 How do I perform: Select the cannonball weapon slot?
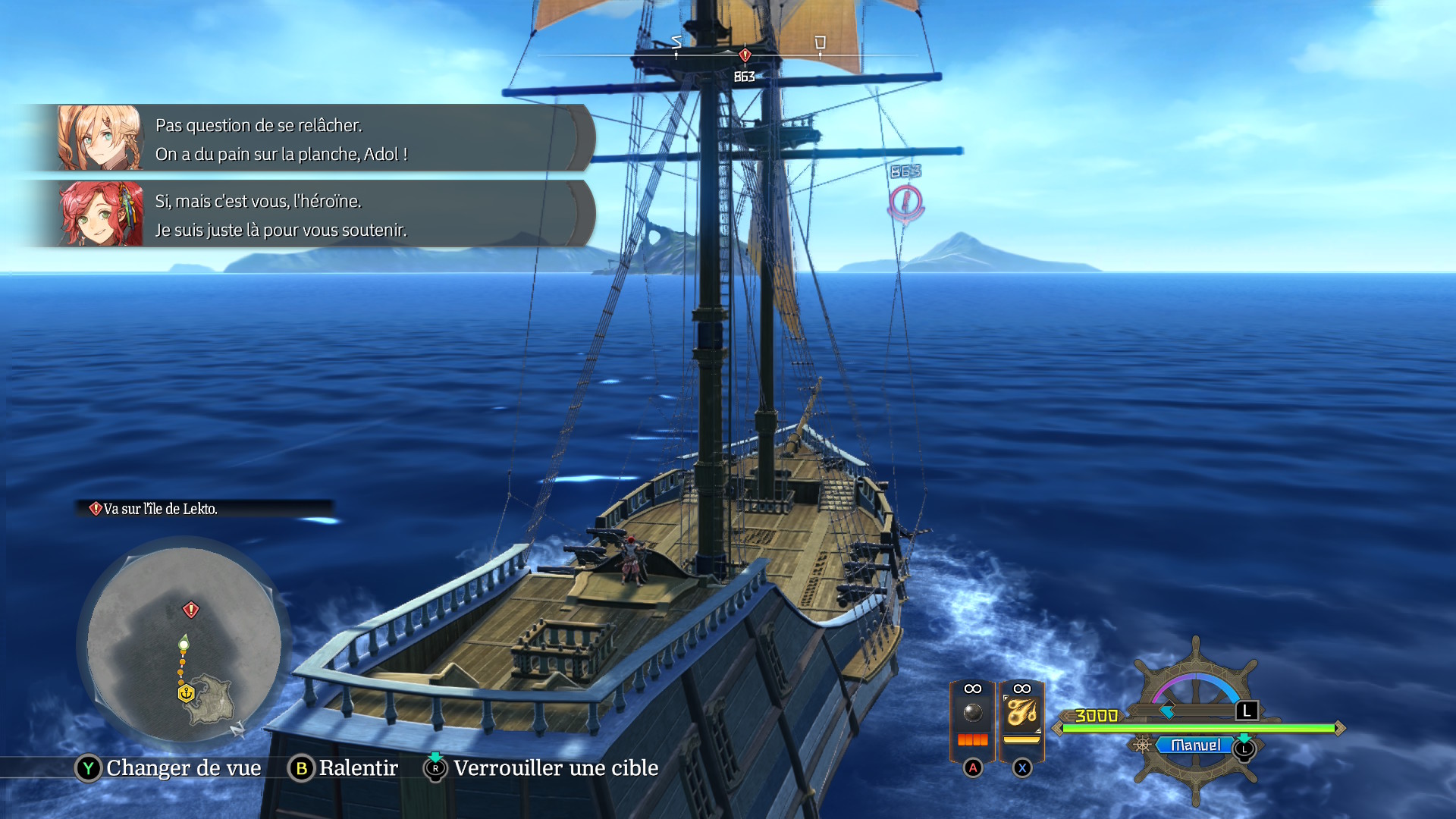click(x=972, y=714)
